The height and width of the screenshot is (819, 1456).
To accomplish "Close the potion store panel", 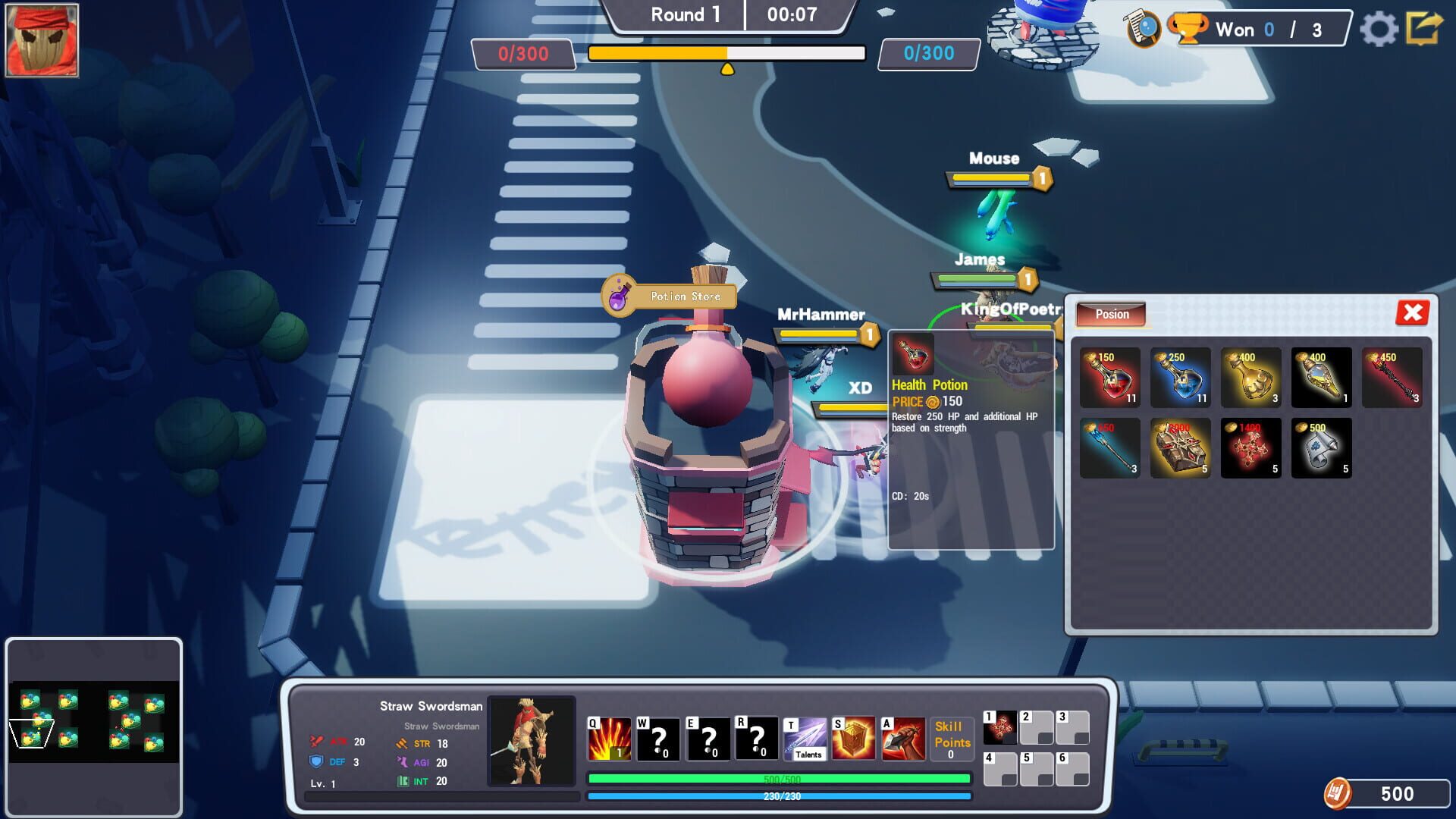I will tap(1412, 312).
